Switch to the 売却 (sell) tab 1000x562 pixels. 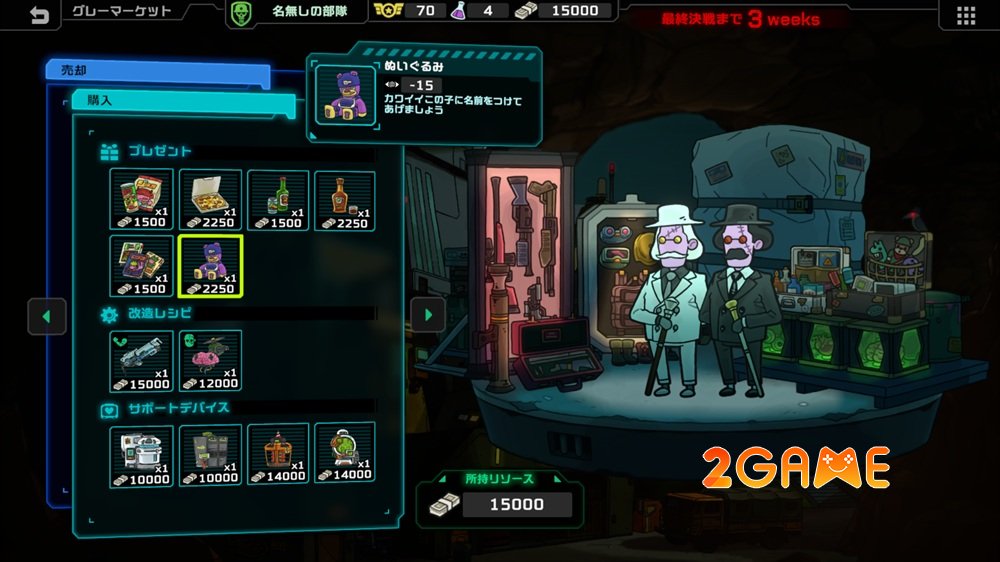point(158,71)
